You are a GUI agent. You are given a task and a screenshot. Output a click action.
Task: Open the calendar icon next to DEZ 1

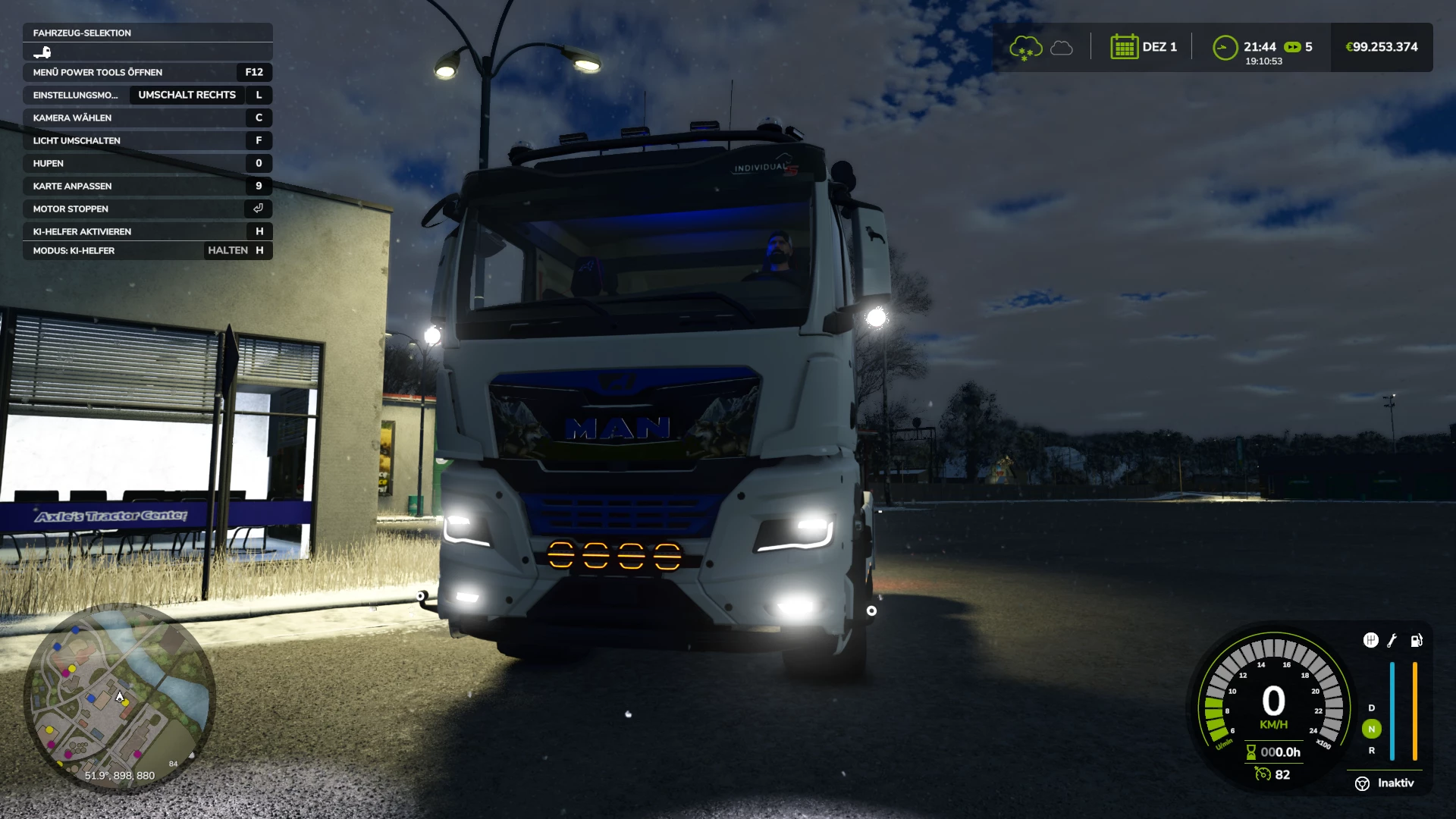1124,47
